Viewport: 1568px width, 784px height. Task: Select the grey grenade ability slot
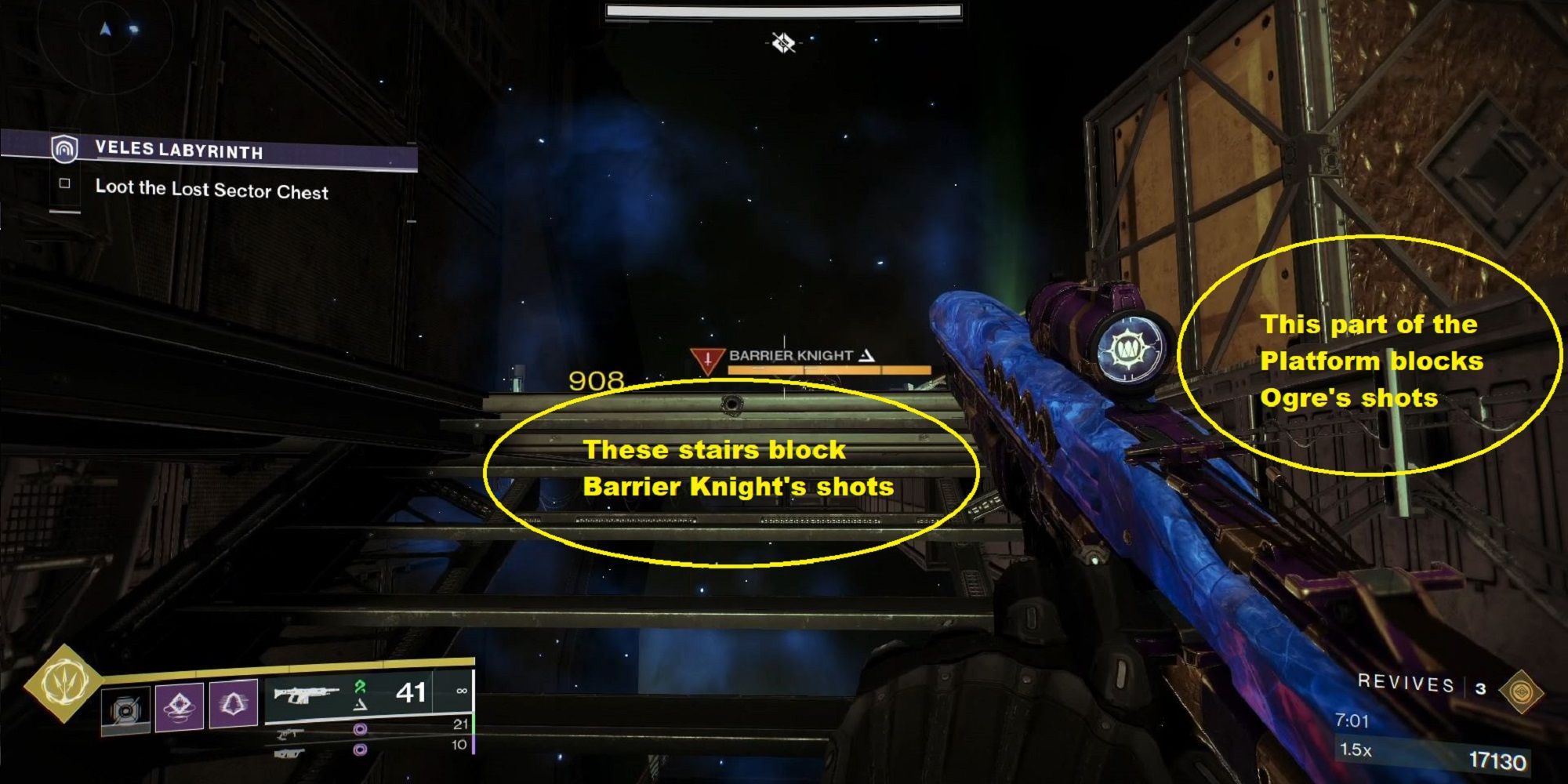pyautogui.click(x=125, y=710)
